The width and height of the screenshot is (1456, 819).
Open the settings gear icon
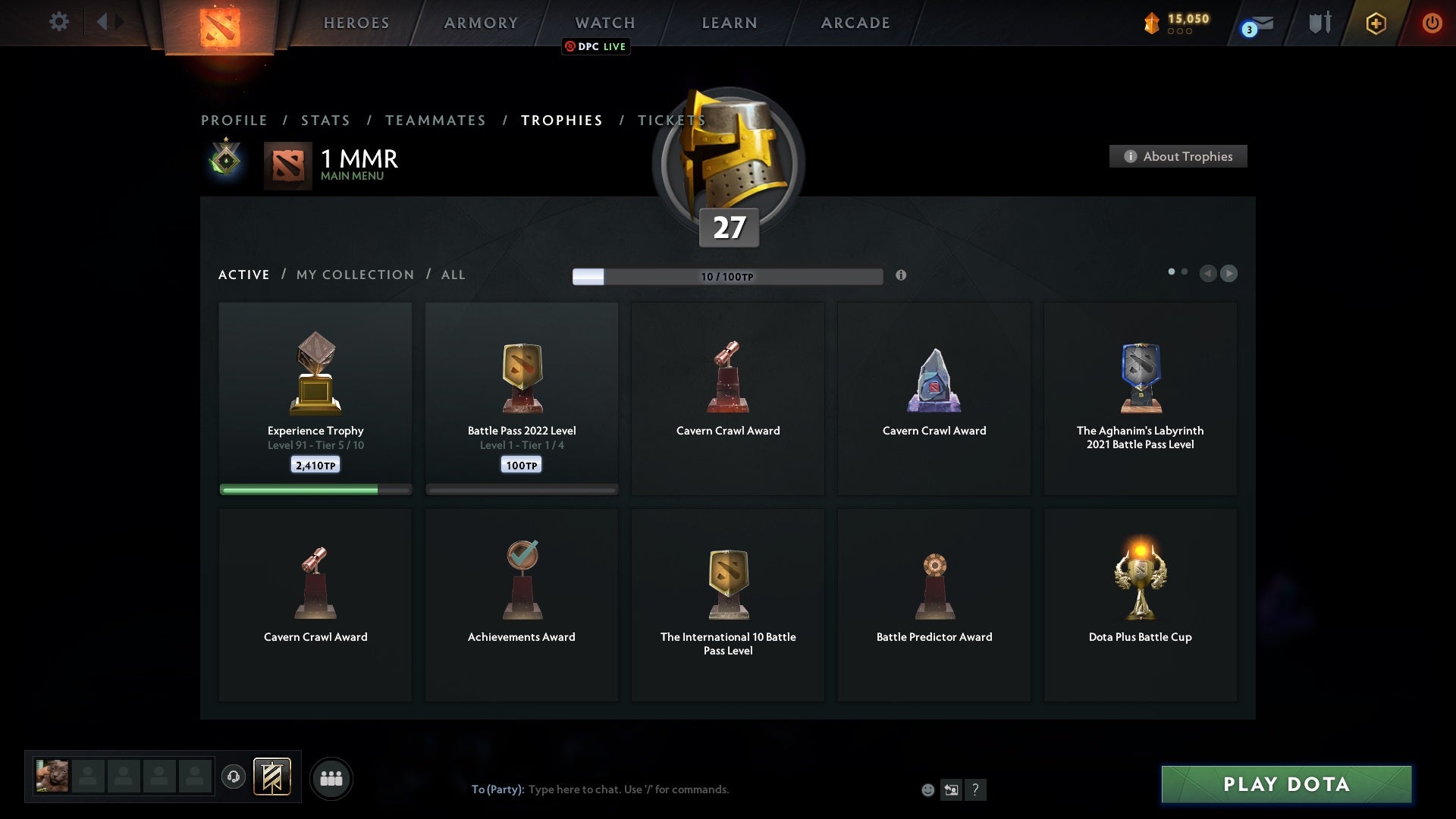tap(58, 22)
